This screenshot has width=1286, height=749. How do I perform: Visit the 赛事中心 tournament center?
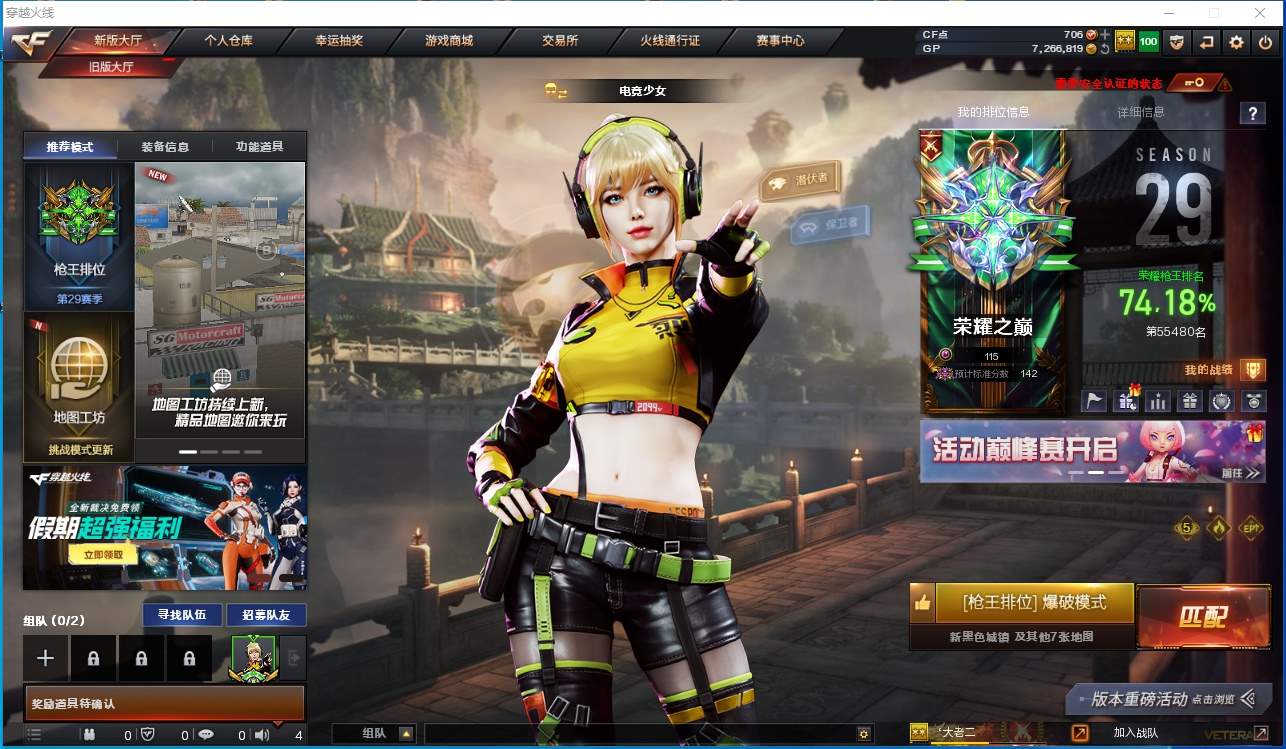coord(780,41)
